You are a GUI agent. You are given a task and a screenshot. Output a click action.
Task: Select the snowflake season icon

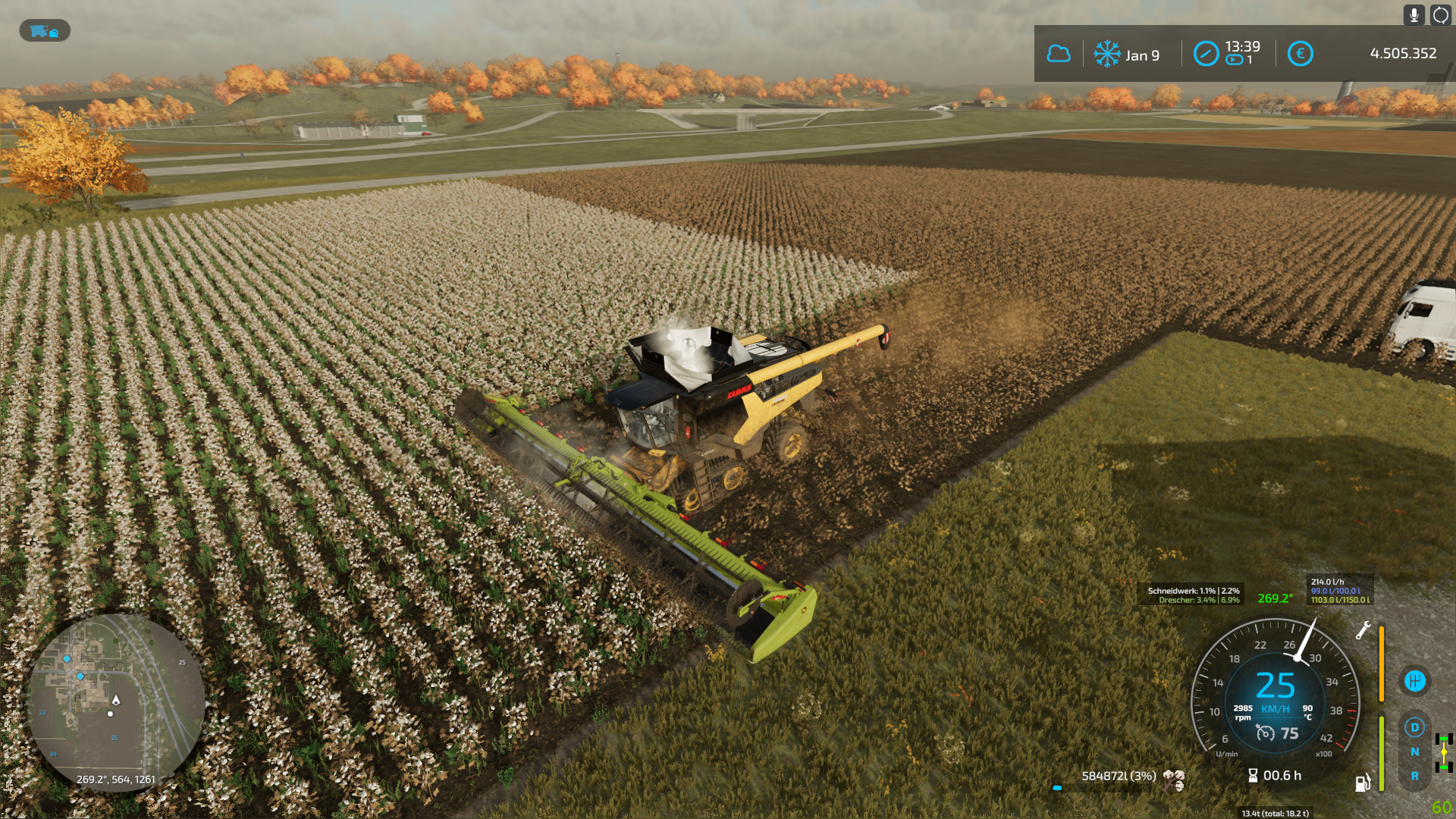[1107, 54]
